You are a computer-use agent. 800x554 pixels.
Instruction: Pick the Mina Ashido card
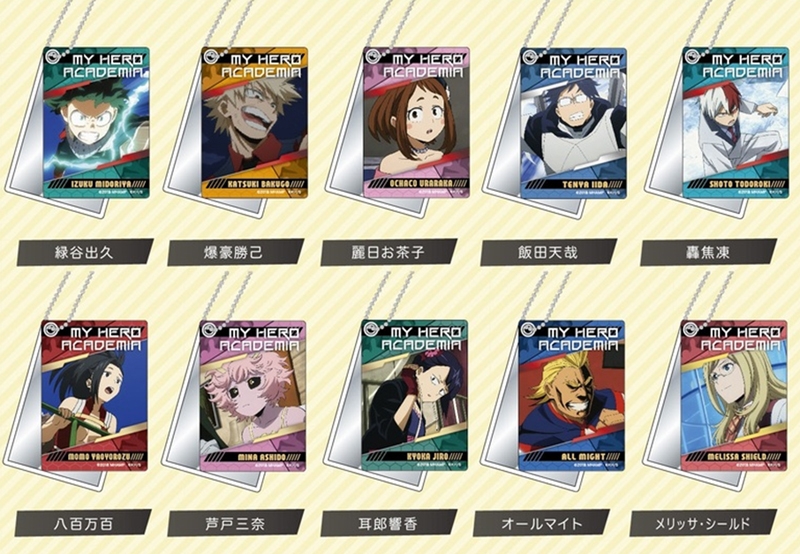(x=254, y=395)
